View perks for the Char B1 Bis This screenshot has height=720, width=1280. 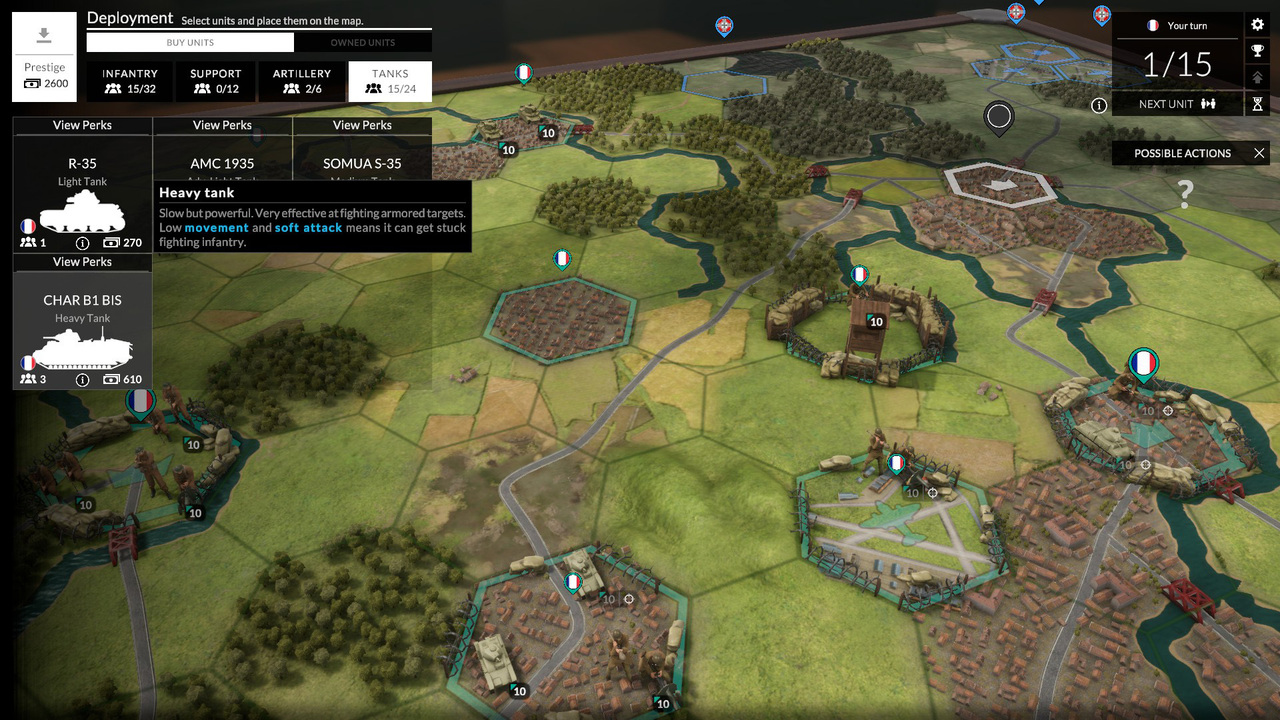(82, 262)
